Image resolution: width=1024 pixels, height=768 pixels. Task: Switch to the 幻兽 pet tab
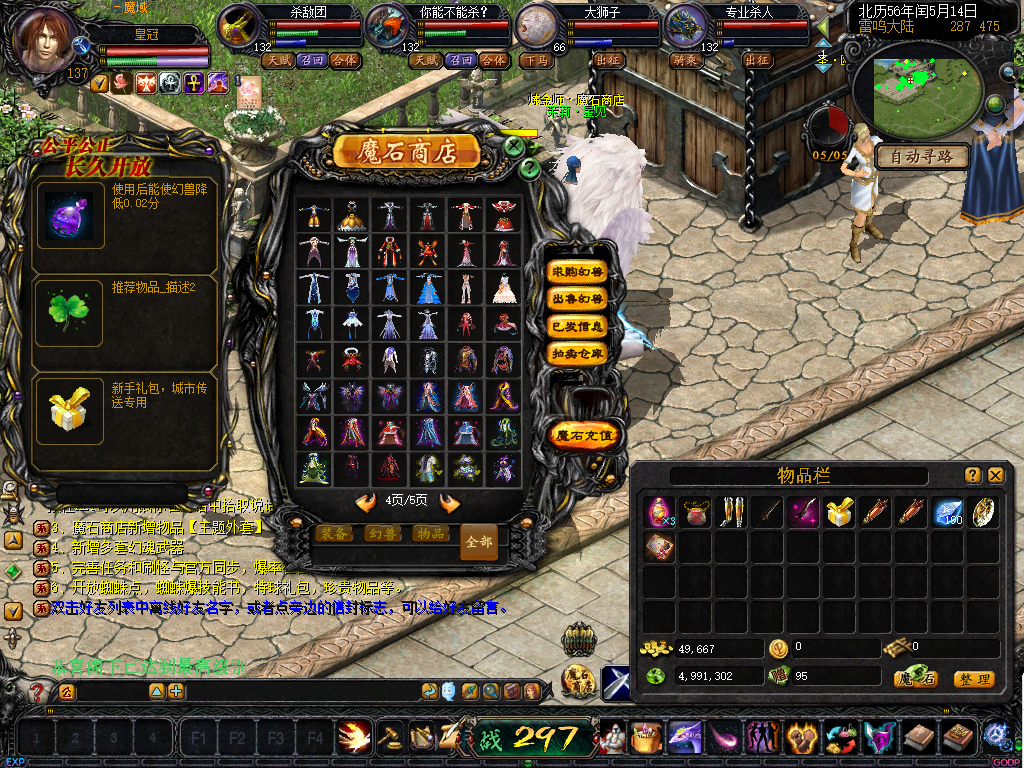click(x=382, y=534)
